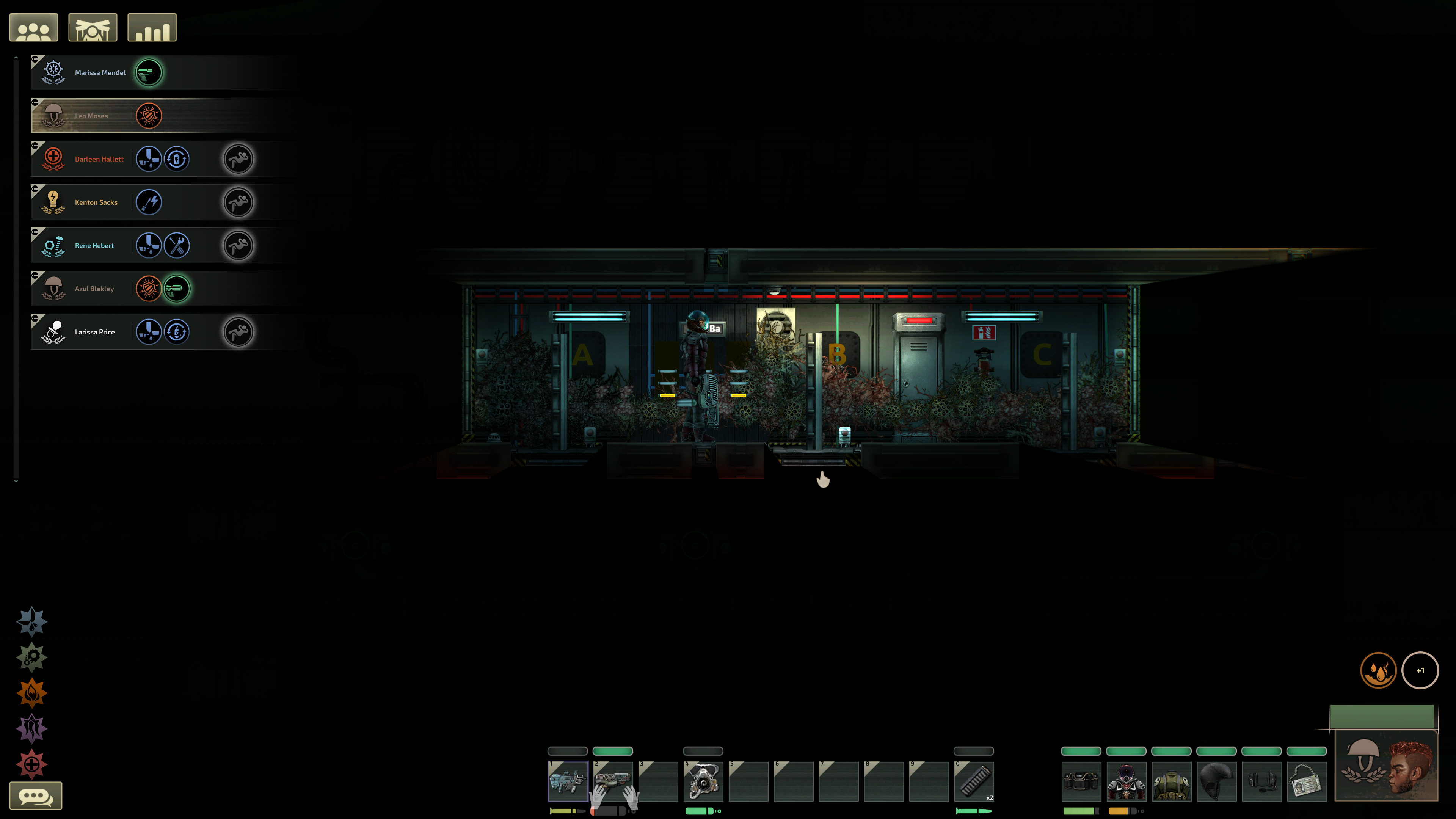Screen dimensions: 1456x819
Task: Click Leo Moses' shield fight order icon
Action: click(x=149, y=116)
